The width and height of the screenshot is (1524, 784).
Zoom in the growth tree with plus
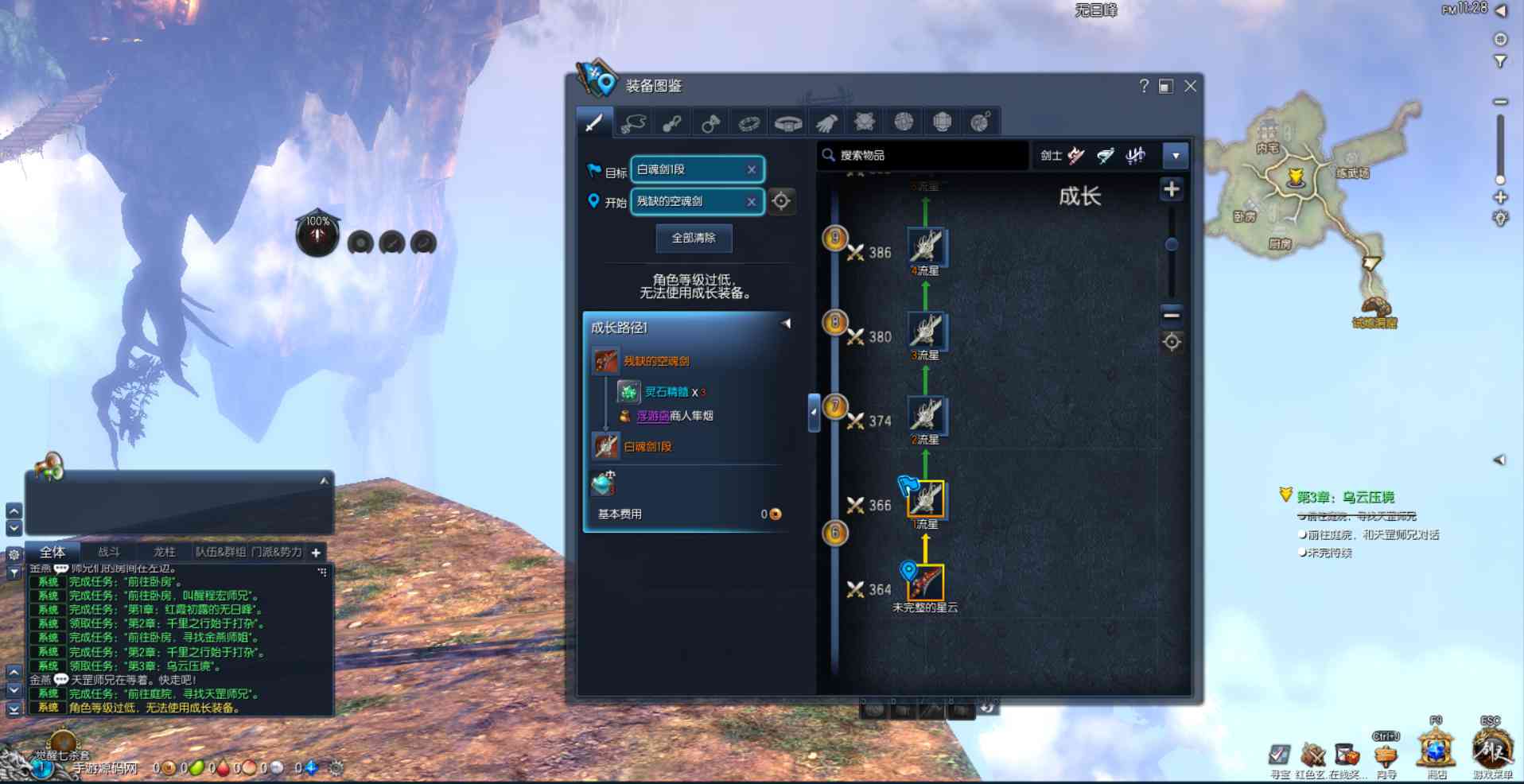1171,189
